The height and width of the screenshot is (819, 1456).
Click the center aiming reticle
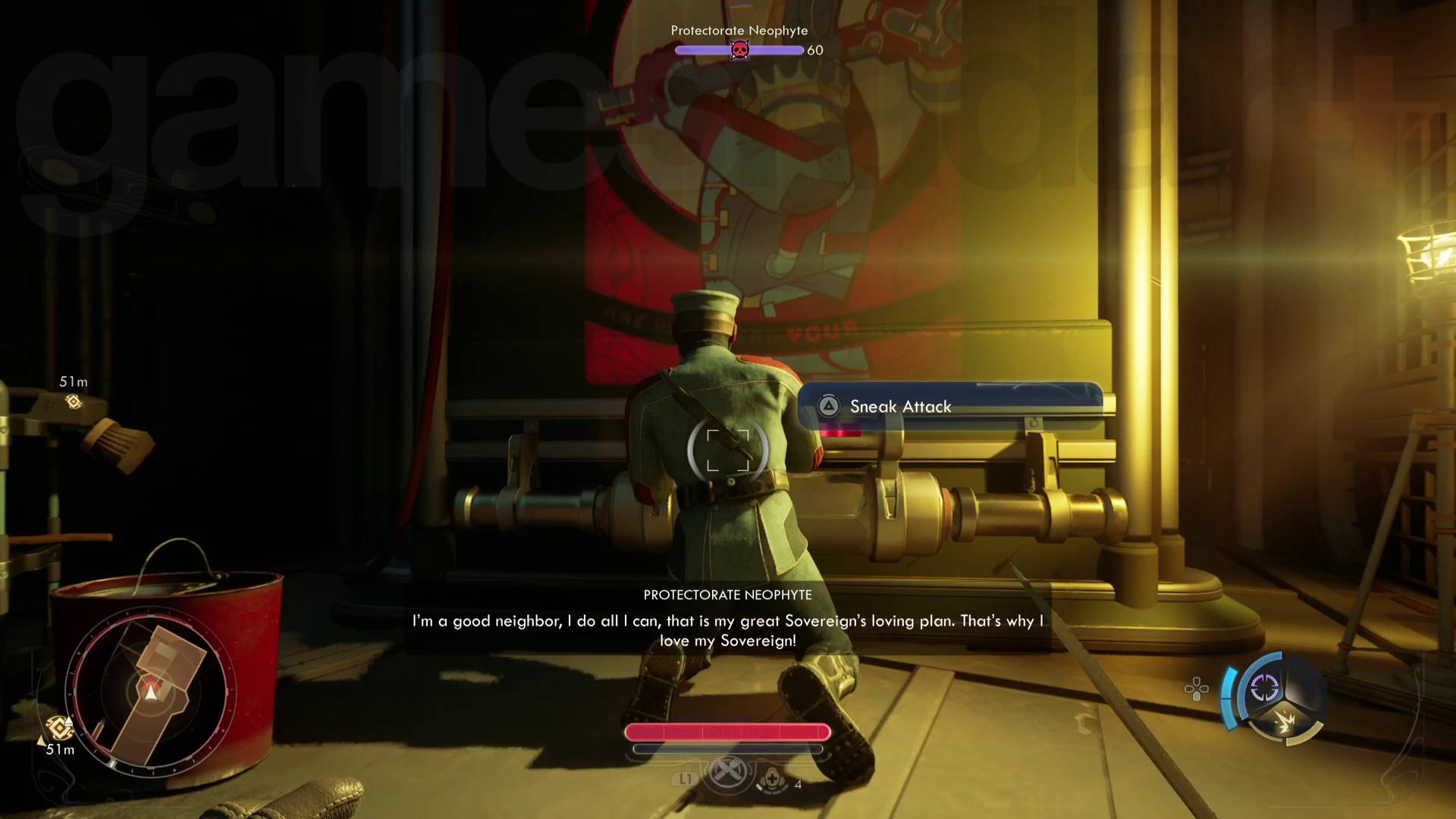click(728, 450)
